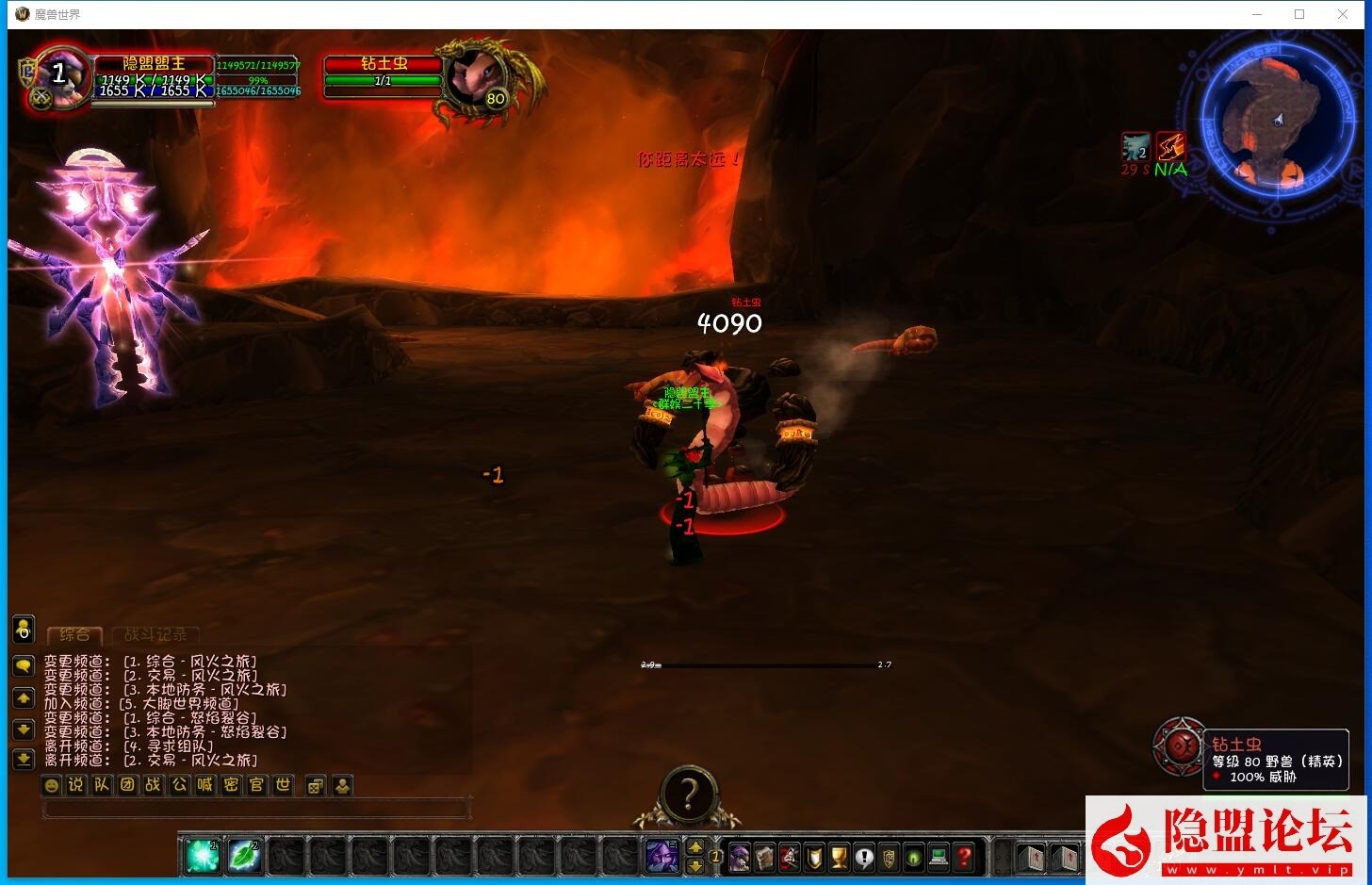Open the computer icon game menu
This screenshot has width=1372, height=885.
pyautogui.click(x=939, y=858)
